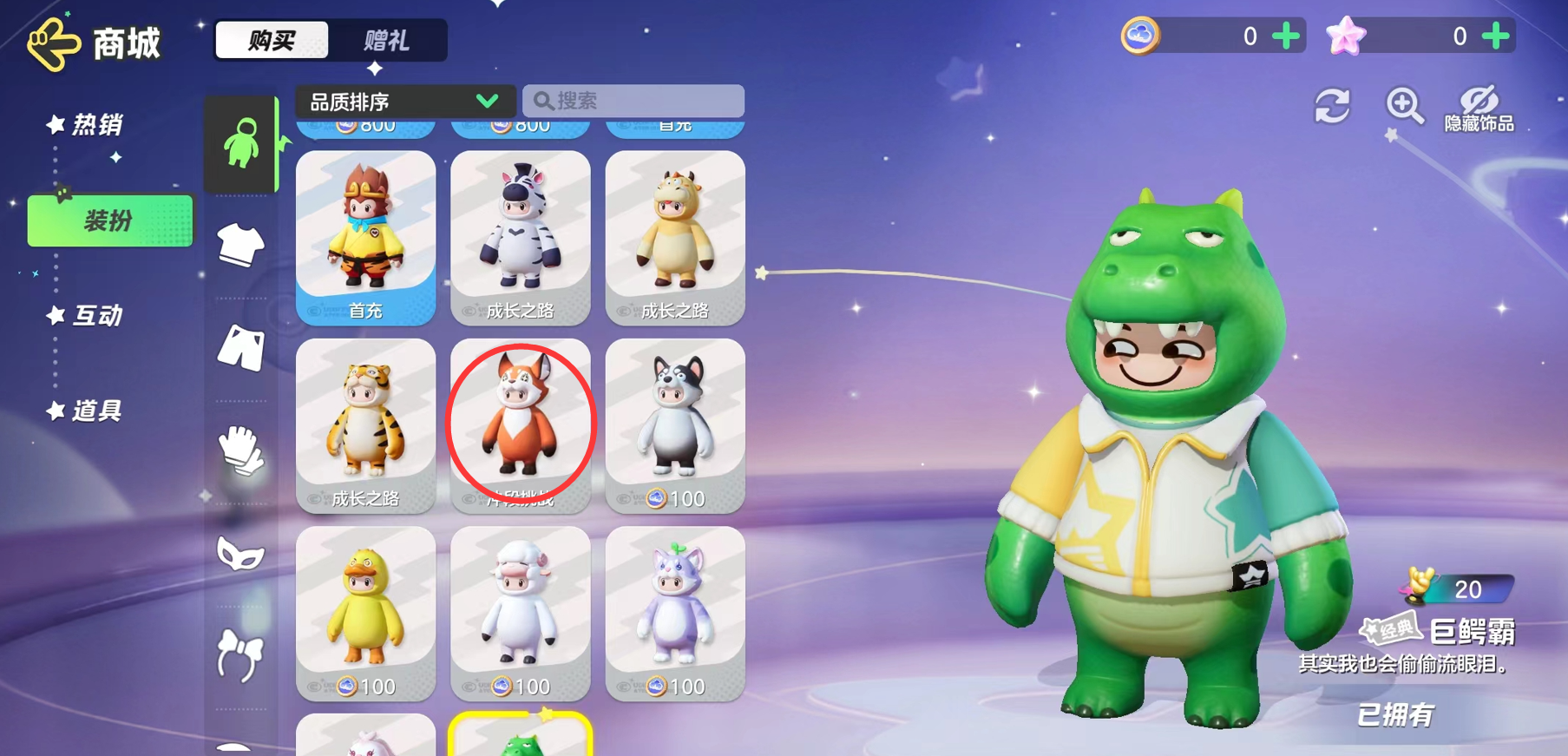
Task: Select the Monkey King costume tile
Action: (x=365, y=237)
